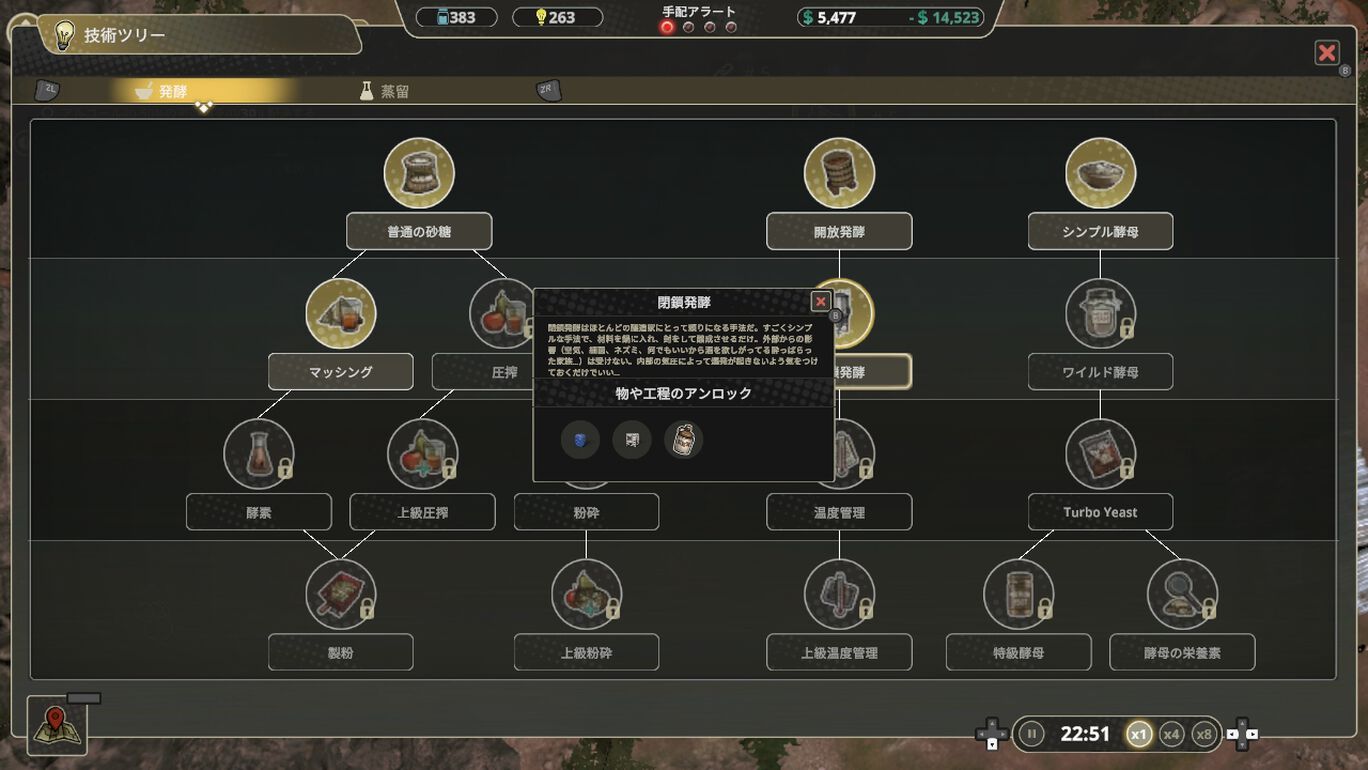Choose the locked 上級圧搾 technology
The height and width of the screenshot is (770, 1368).
[x=422, y=512]
